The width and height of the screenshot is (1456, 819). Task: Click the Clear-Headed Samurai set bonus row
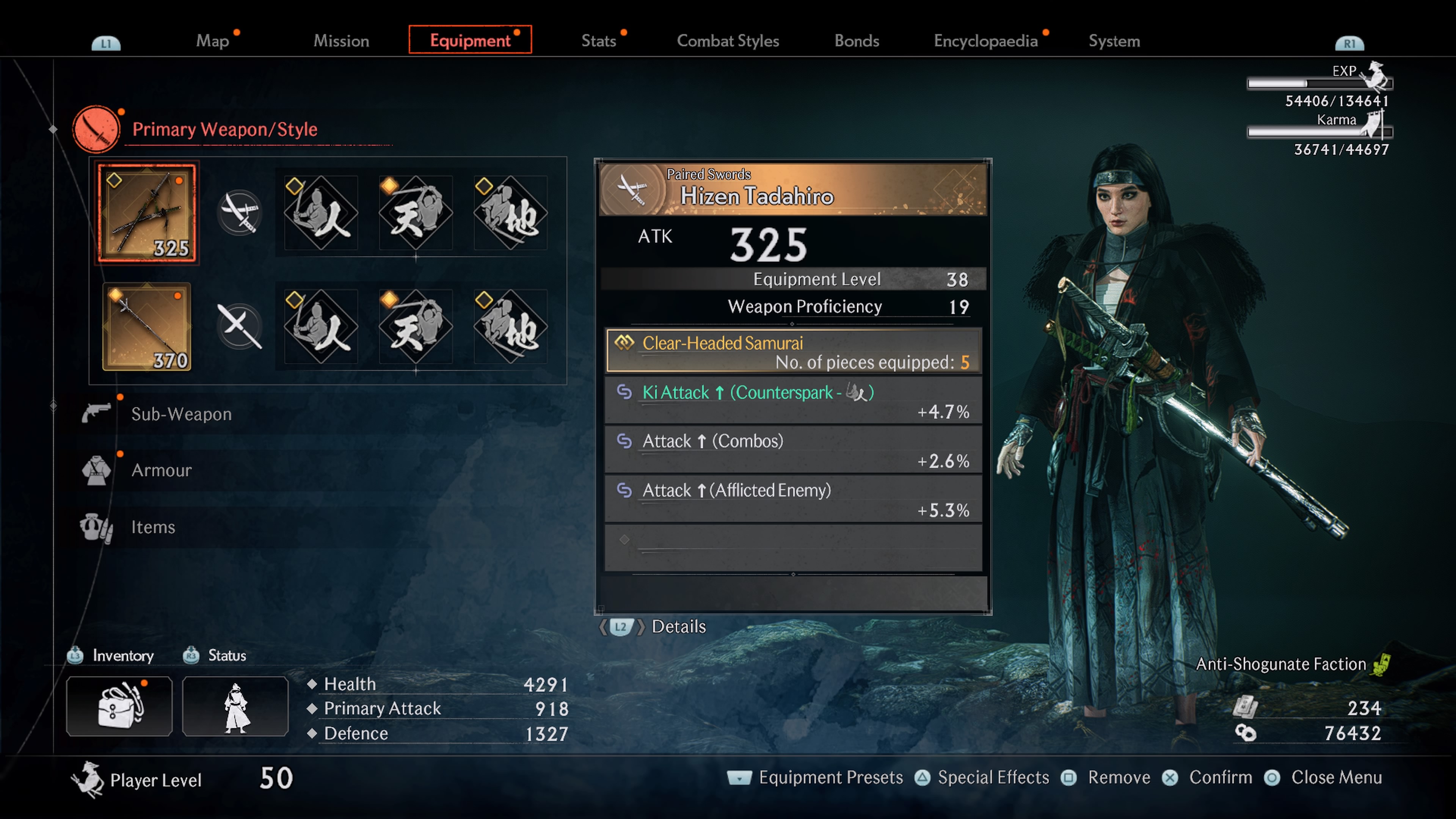tap(792, 351)
